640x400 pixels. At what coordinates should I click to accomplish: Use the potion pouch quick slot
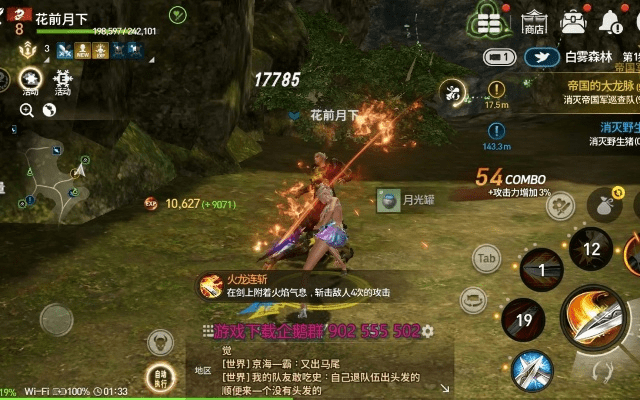[605, 204]
